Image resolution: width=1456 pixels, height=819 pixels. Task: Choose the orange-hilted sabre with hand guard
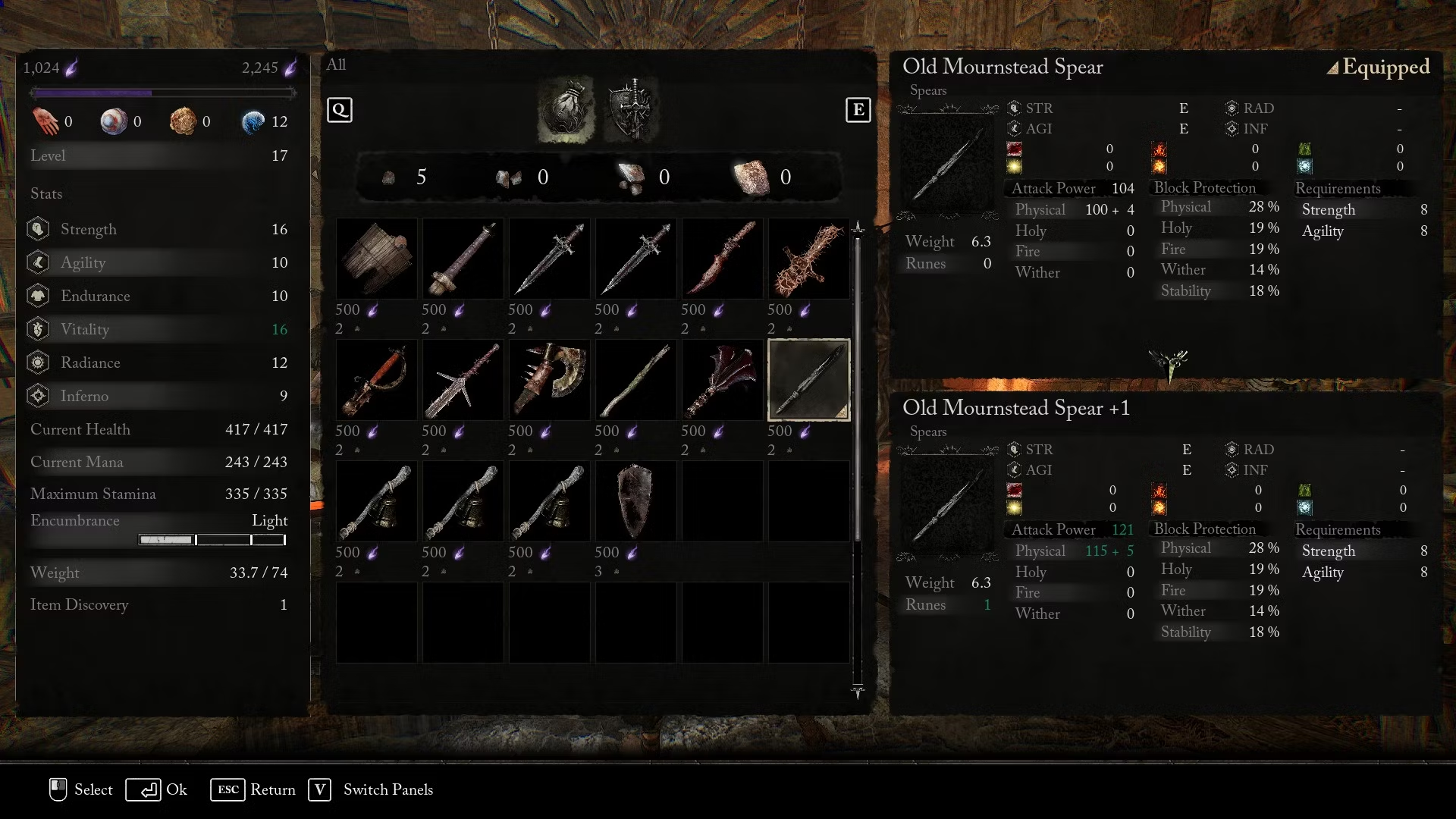click(376, 380)
